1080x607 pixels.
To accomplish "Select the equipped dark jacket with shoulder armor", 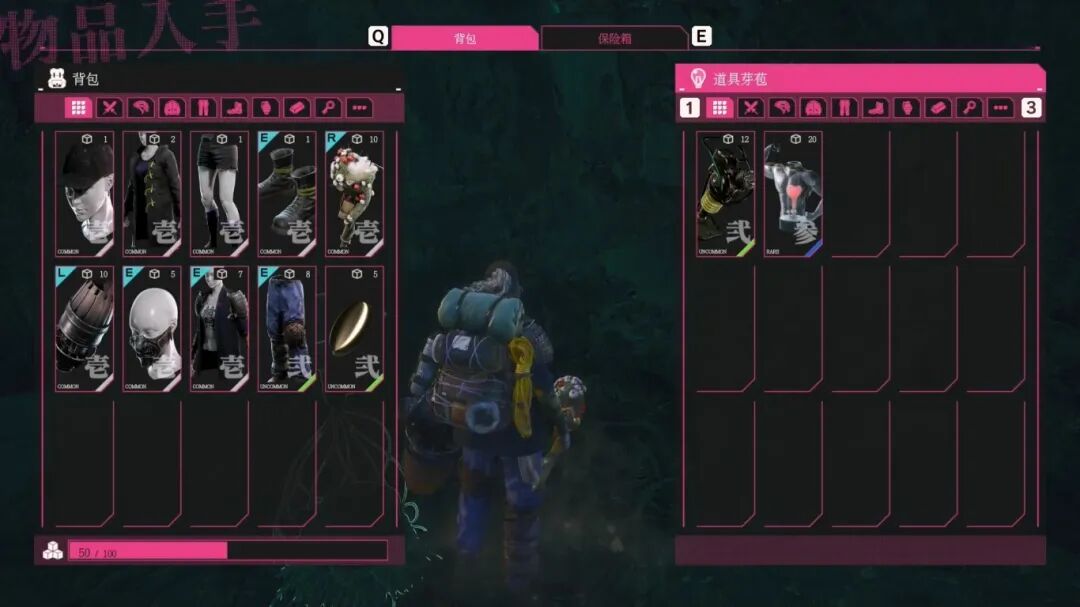I will point(220,328).
